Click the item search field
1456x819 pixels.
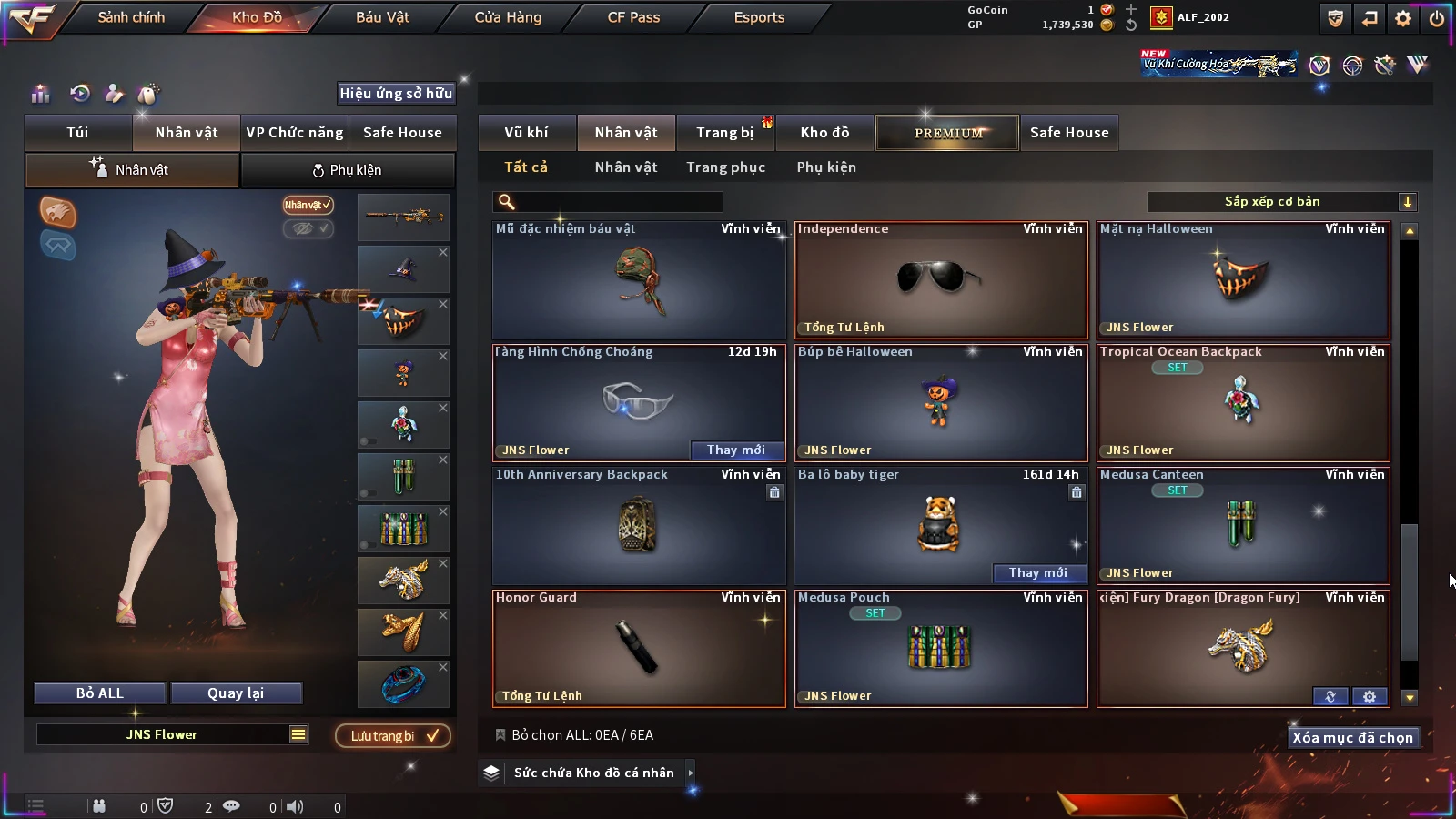[x=608, y=202]
